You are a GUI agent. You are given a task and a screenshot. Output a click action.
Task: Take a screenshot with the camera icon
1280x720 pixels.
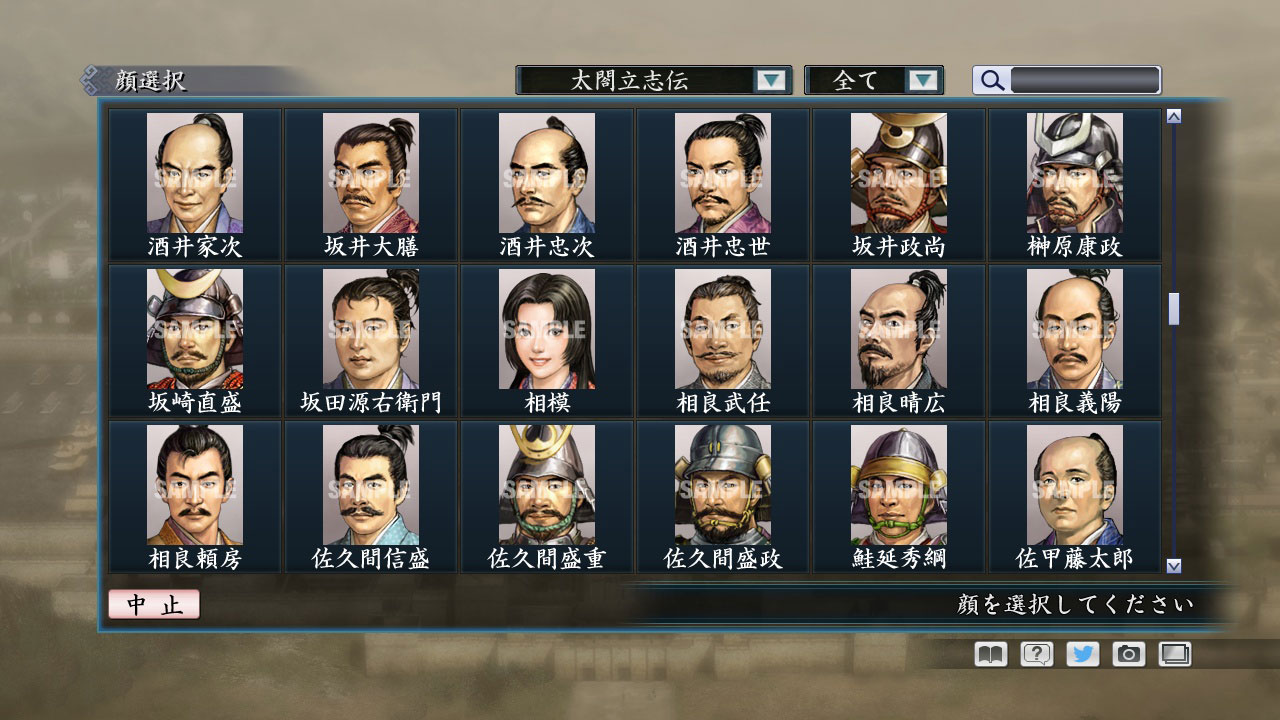[1127, 653]
